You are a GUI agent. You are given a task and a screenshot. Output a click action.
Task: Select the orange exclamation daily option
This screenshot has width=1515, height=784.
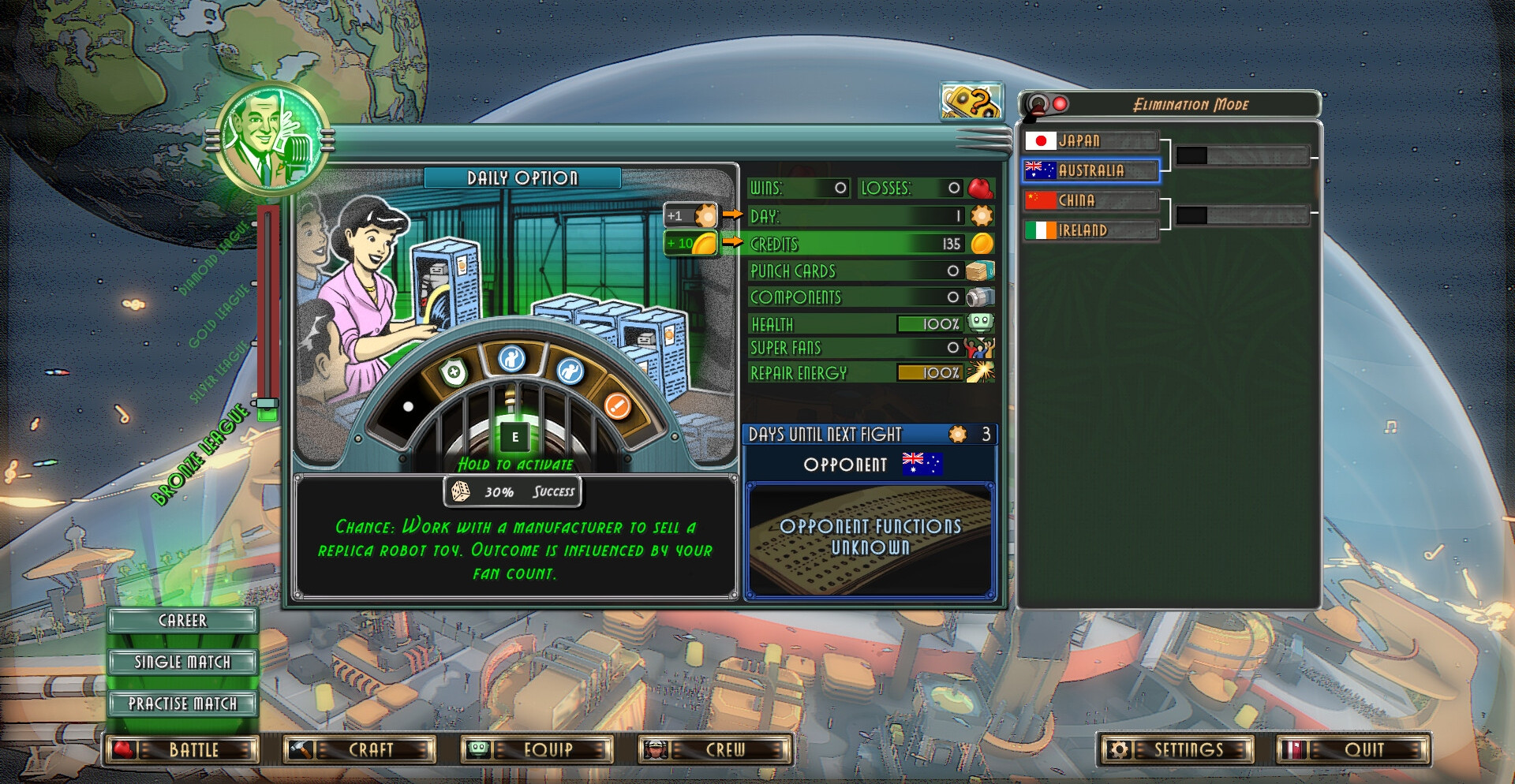click(617, 405)
